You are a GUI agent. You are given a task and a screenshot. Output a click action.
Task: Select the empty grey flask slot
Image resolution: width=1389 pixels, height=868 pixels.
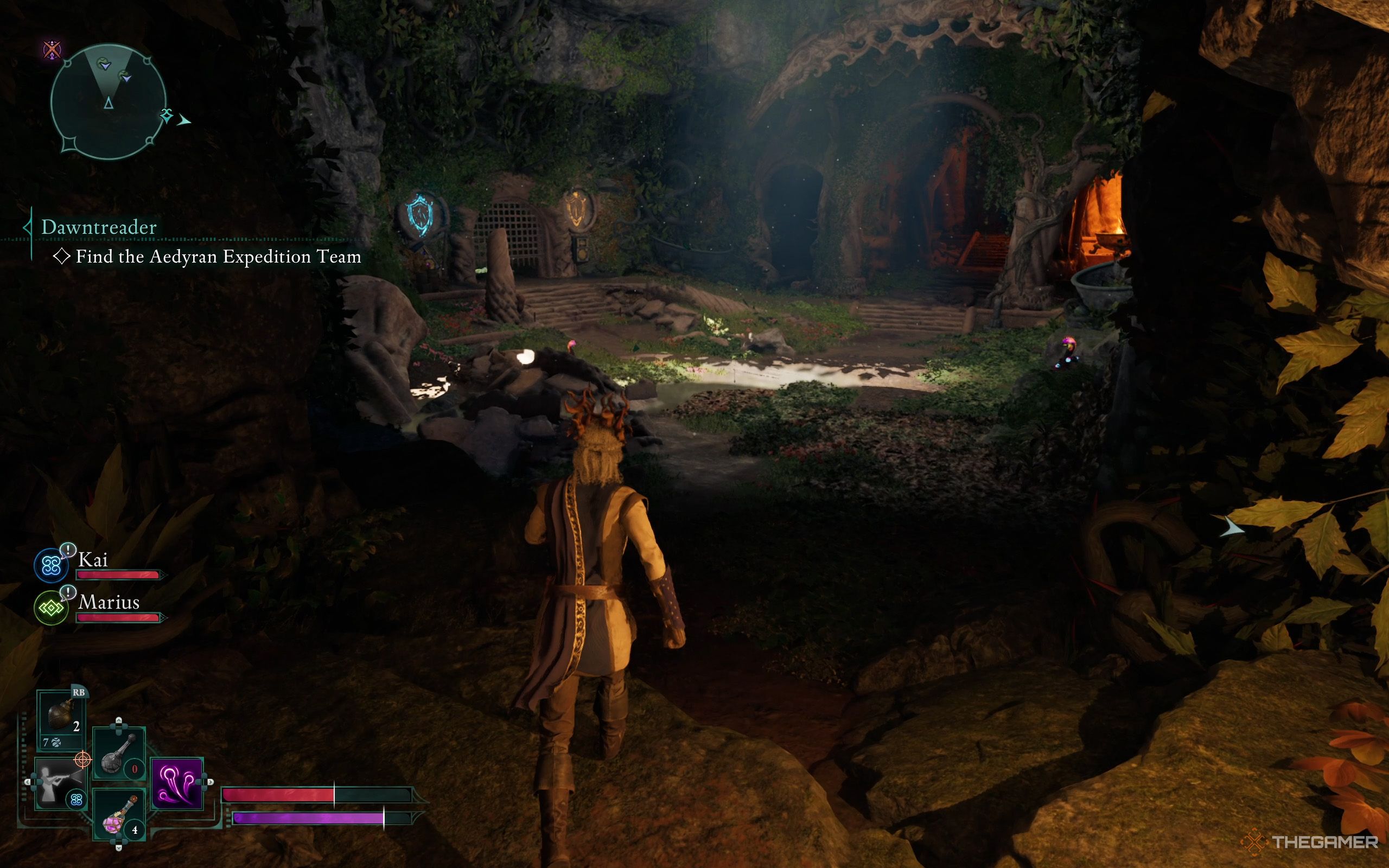coord(119,754)
